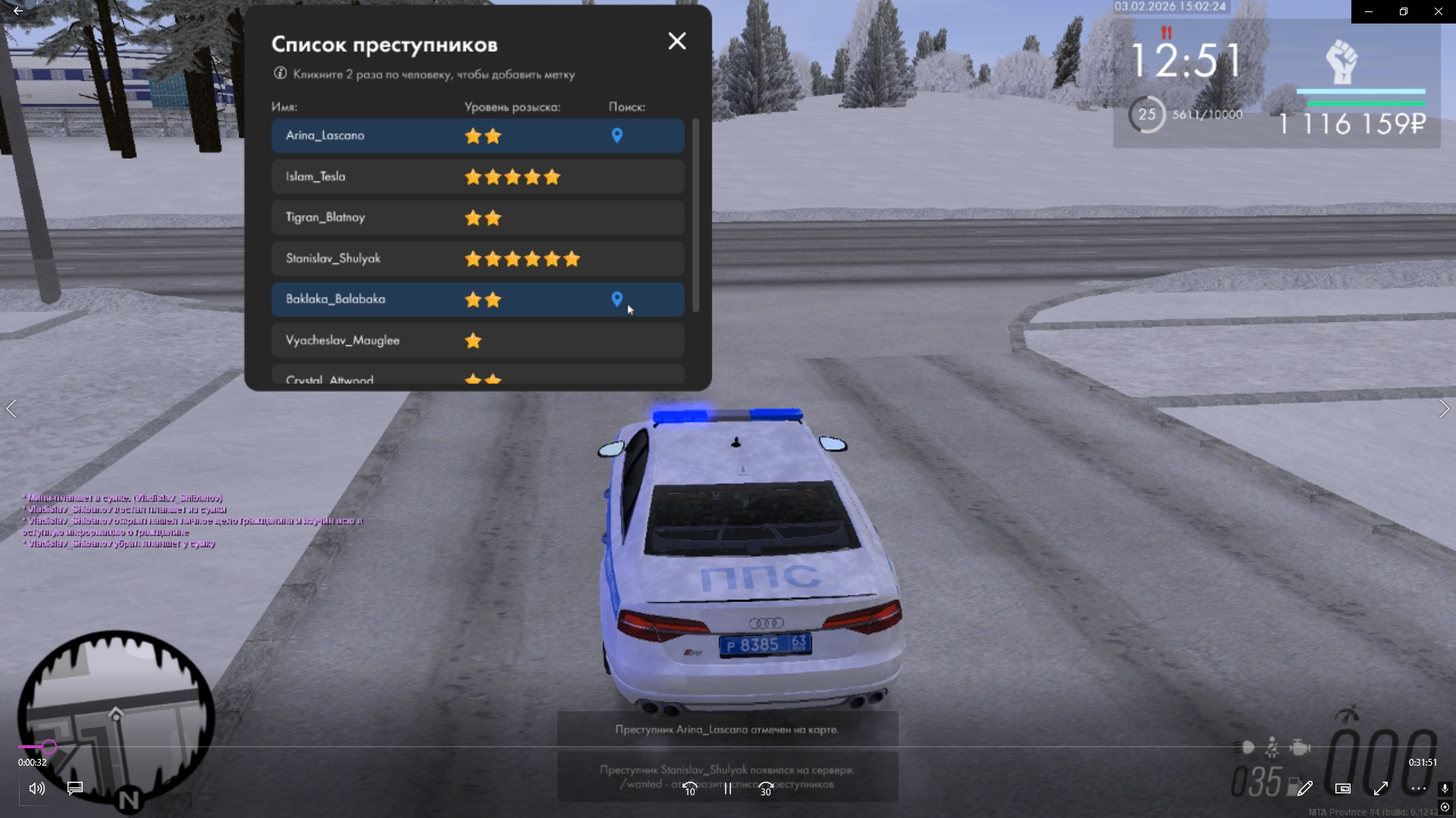Pause the video playback
1456x818 pixels.
728,788
